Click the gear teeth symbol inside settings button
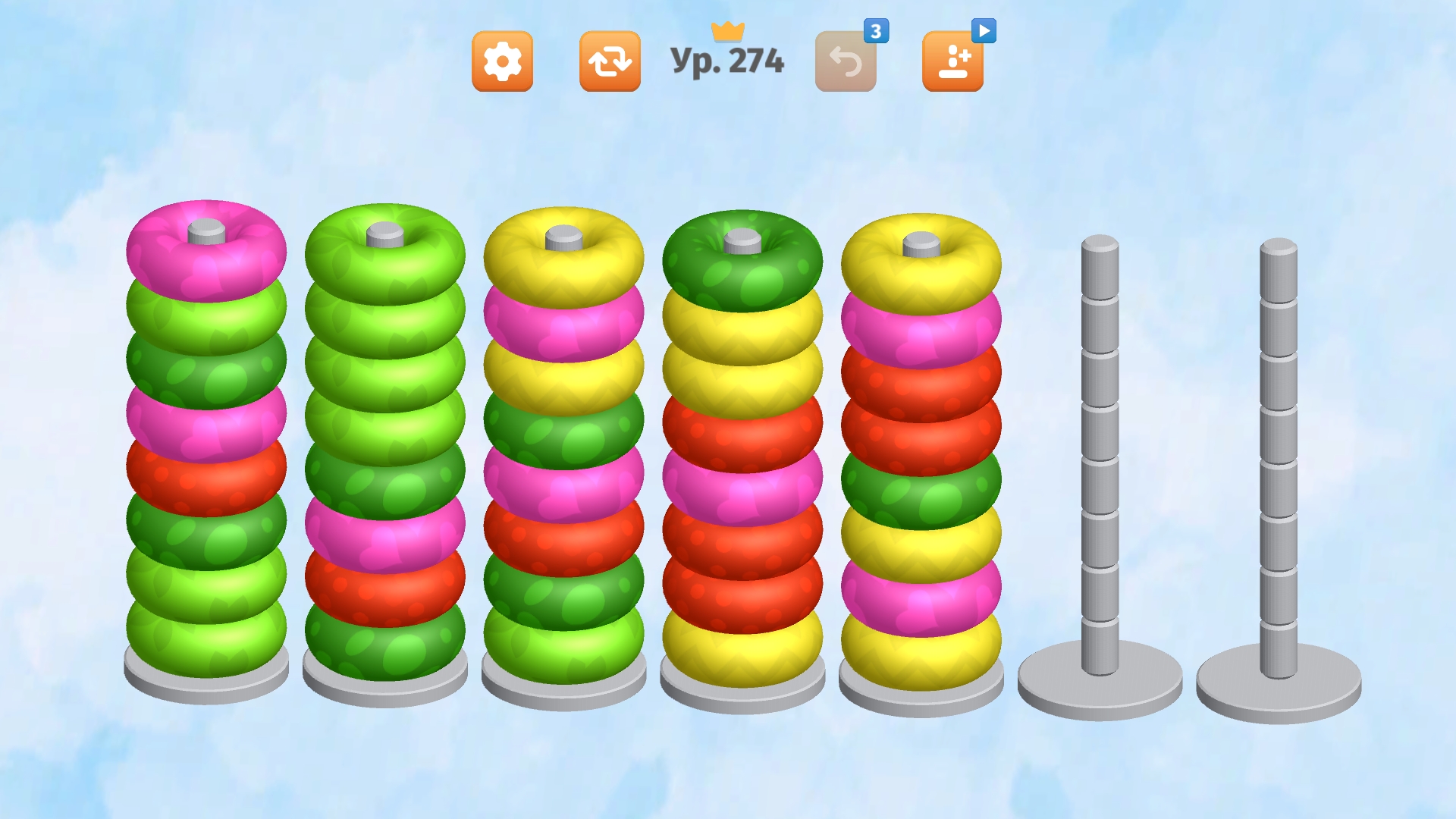 tap(503, 60)
